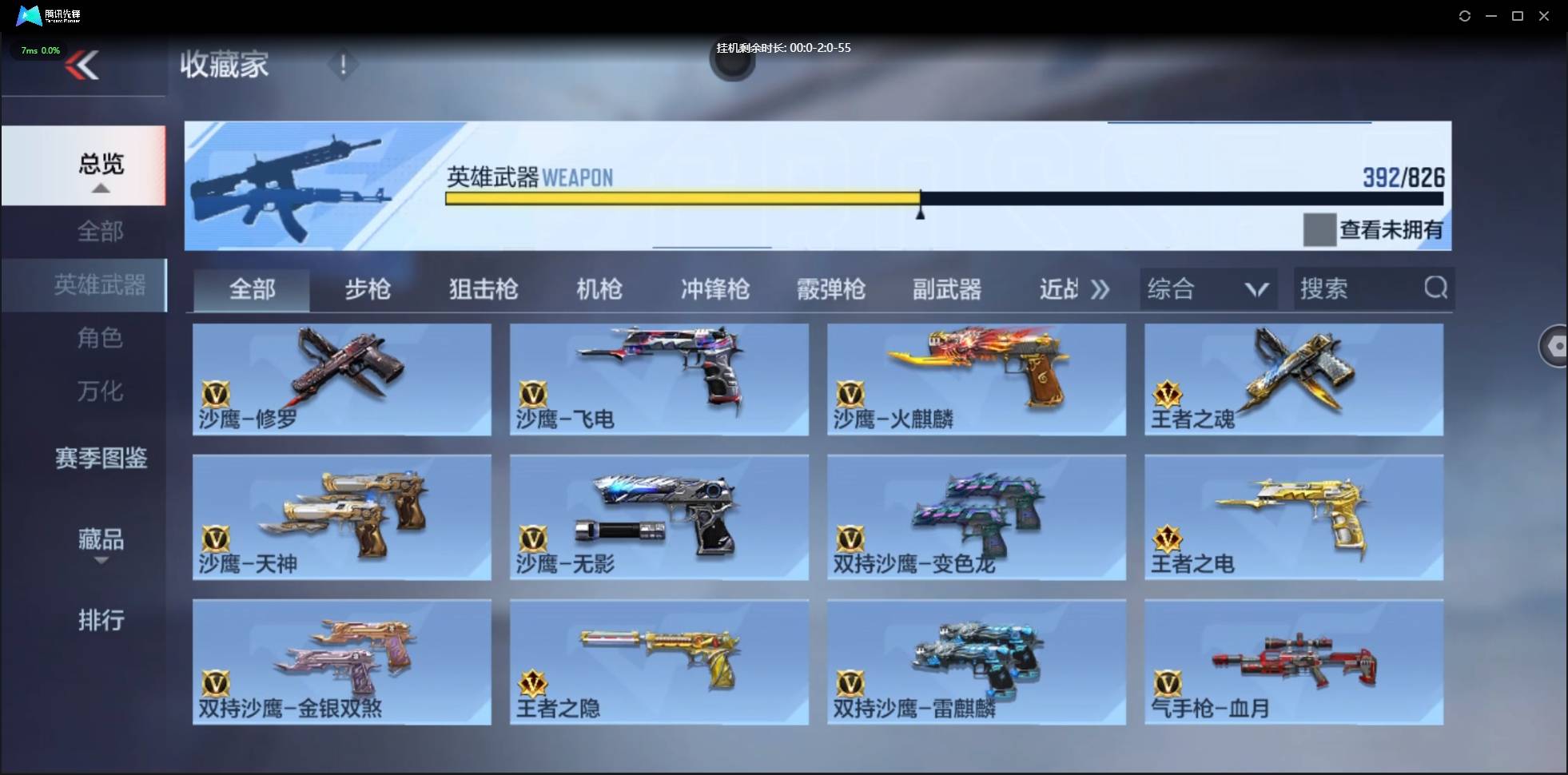Click the floating ball on the right edge

click(x=1555, y=345)
